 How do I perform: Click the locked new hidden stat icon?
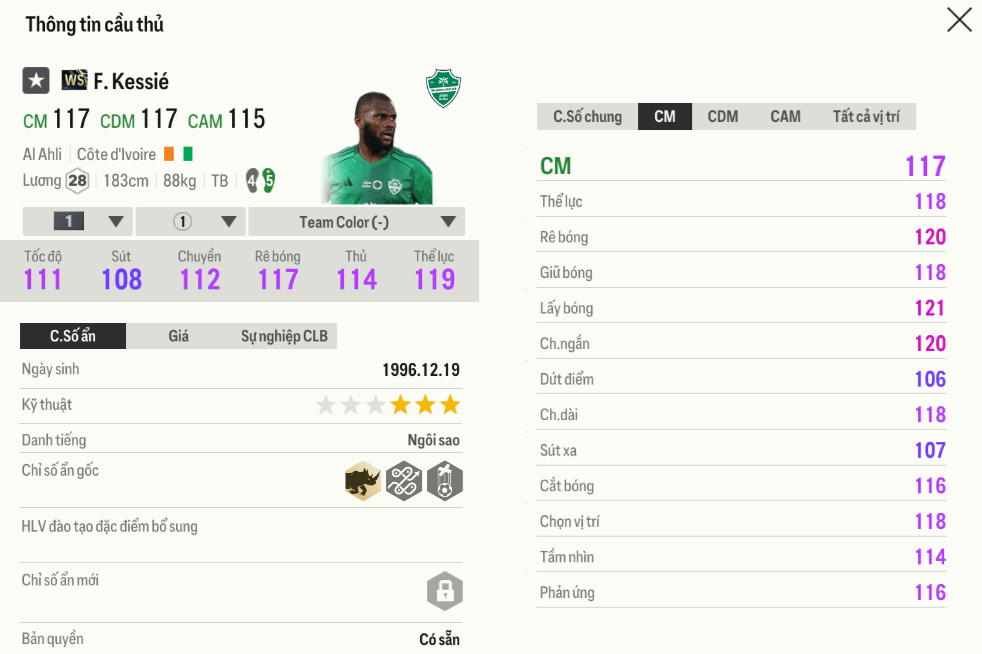(444, 590)
